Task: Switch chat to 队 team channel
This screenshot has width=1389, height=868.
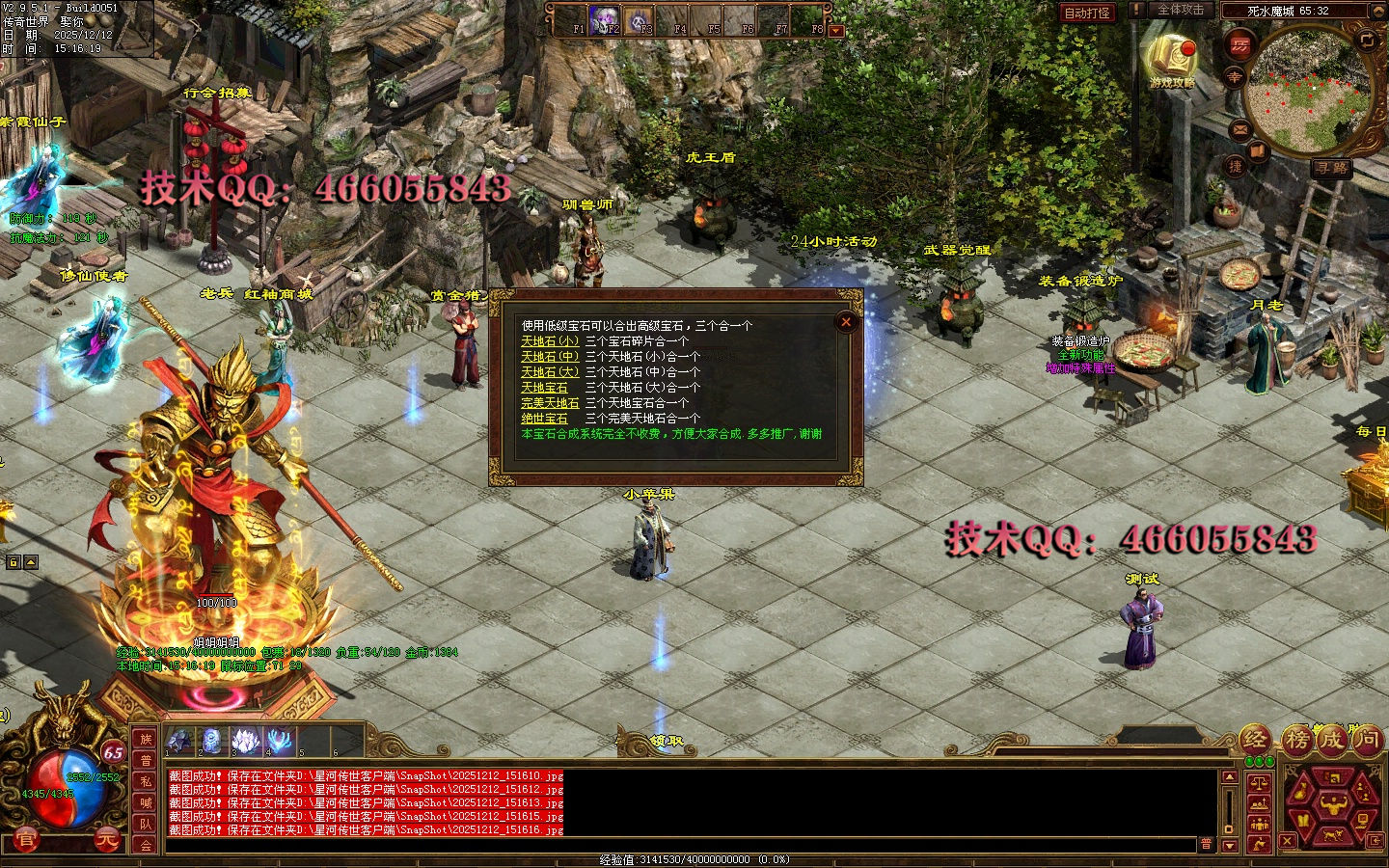Action: 146,824
